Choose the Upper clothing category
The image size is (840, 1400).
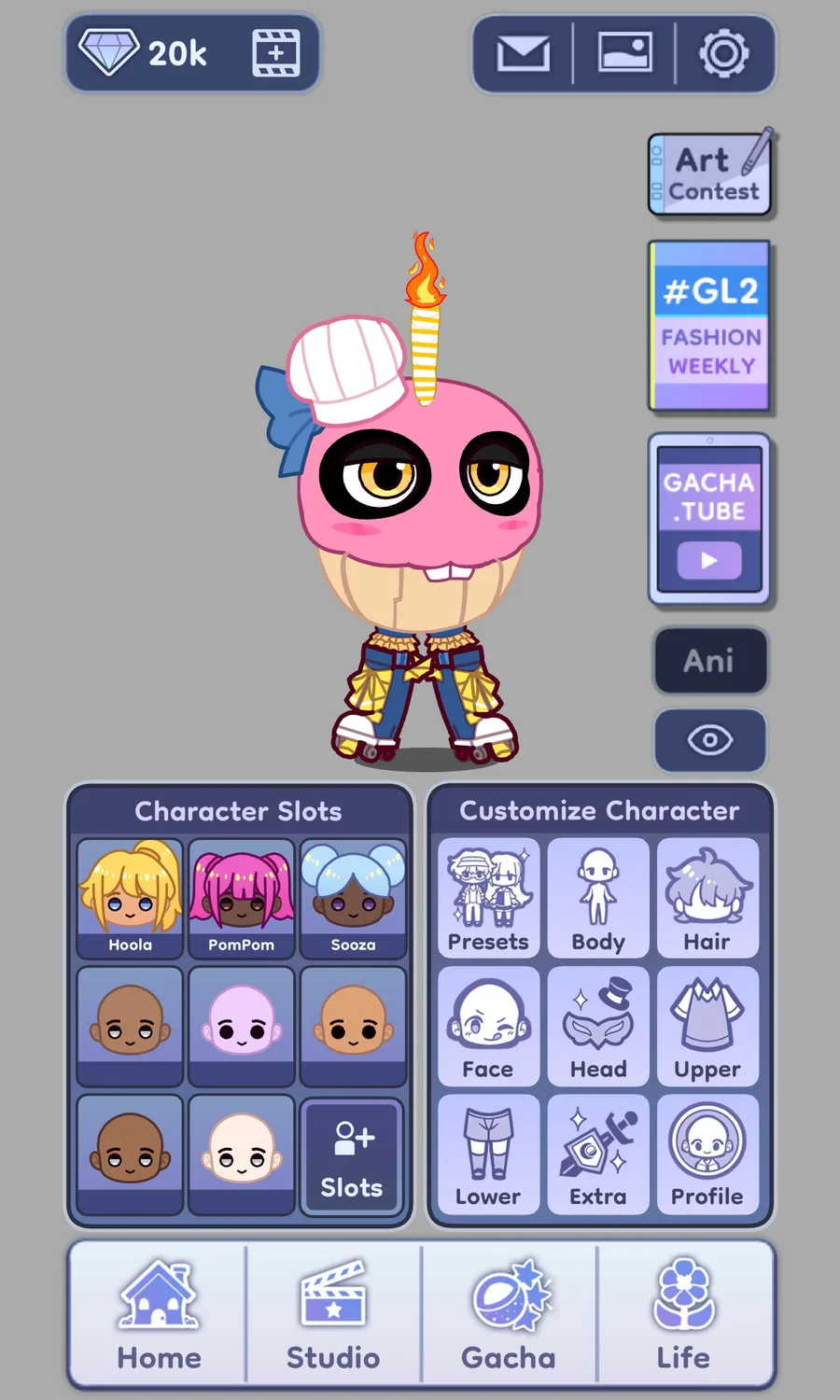pos(707,1026)
